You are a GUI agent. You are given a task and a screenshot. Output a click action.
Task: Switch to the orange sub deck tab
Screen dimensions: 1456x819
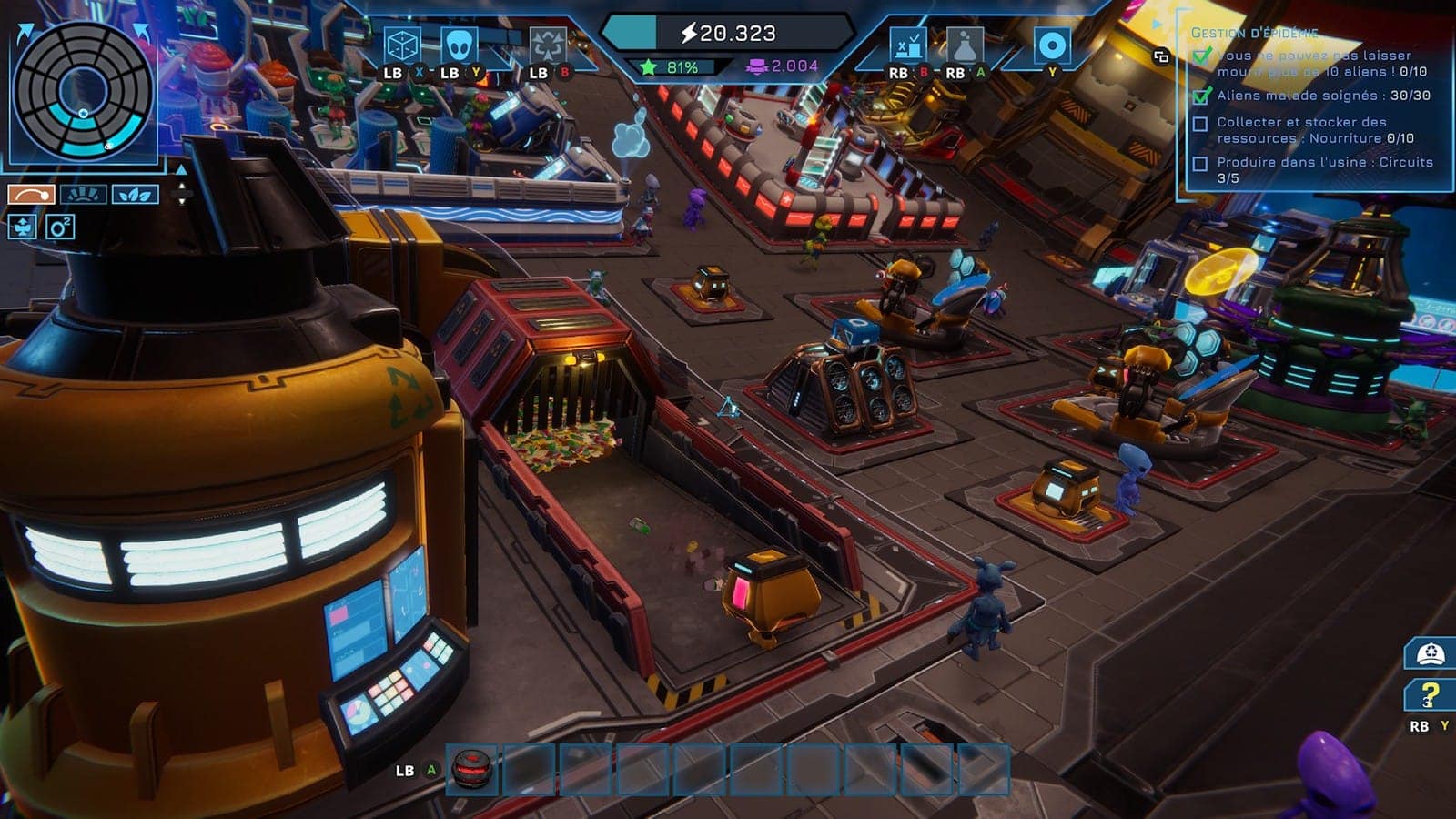click(x=32, y=194)
